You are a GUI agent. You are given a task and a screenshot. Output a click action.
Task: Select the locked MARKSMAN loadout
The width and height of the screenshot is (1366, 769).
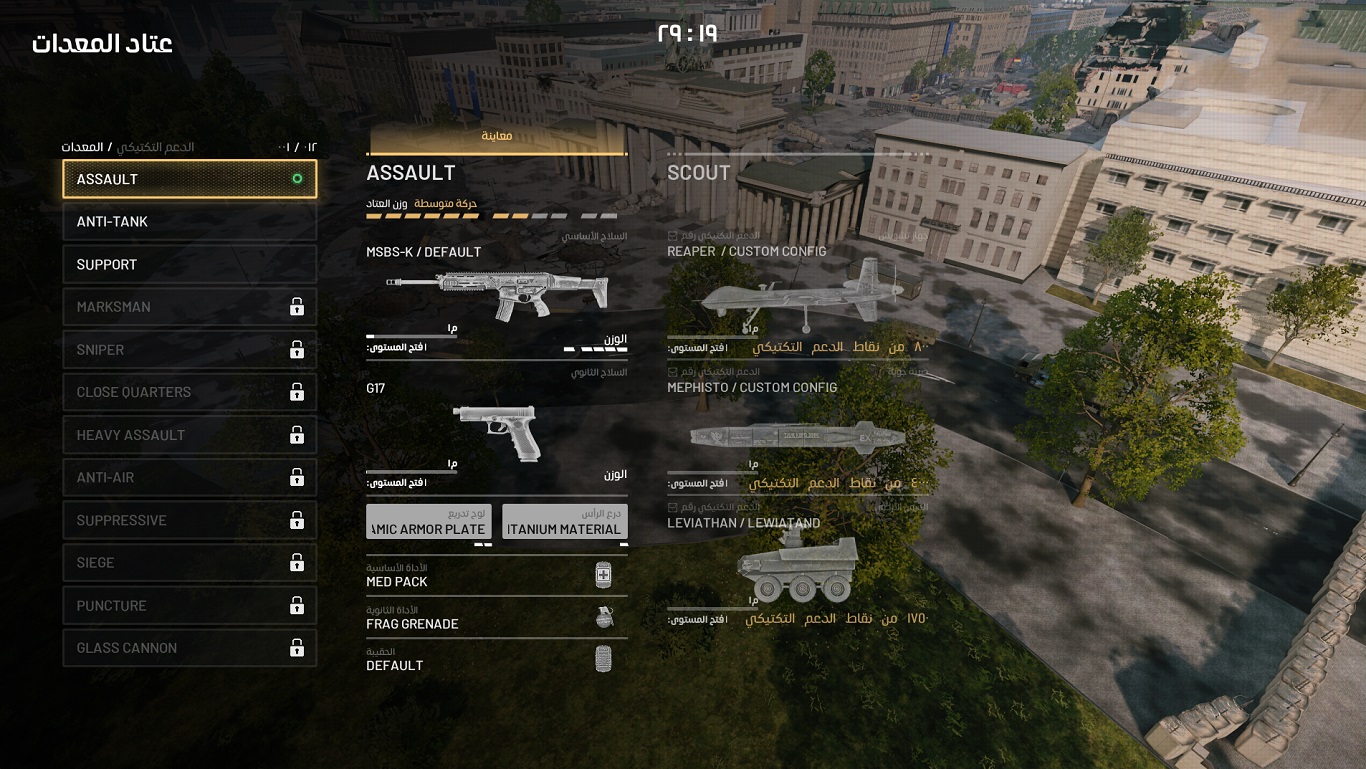(189, 307)
